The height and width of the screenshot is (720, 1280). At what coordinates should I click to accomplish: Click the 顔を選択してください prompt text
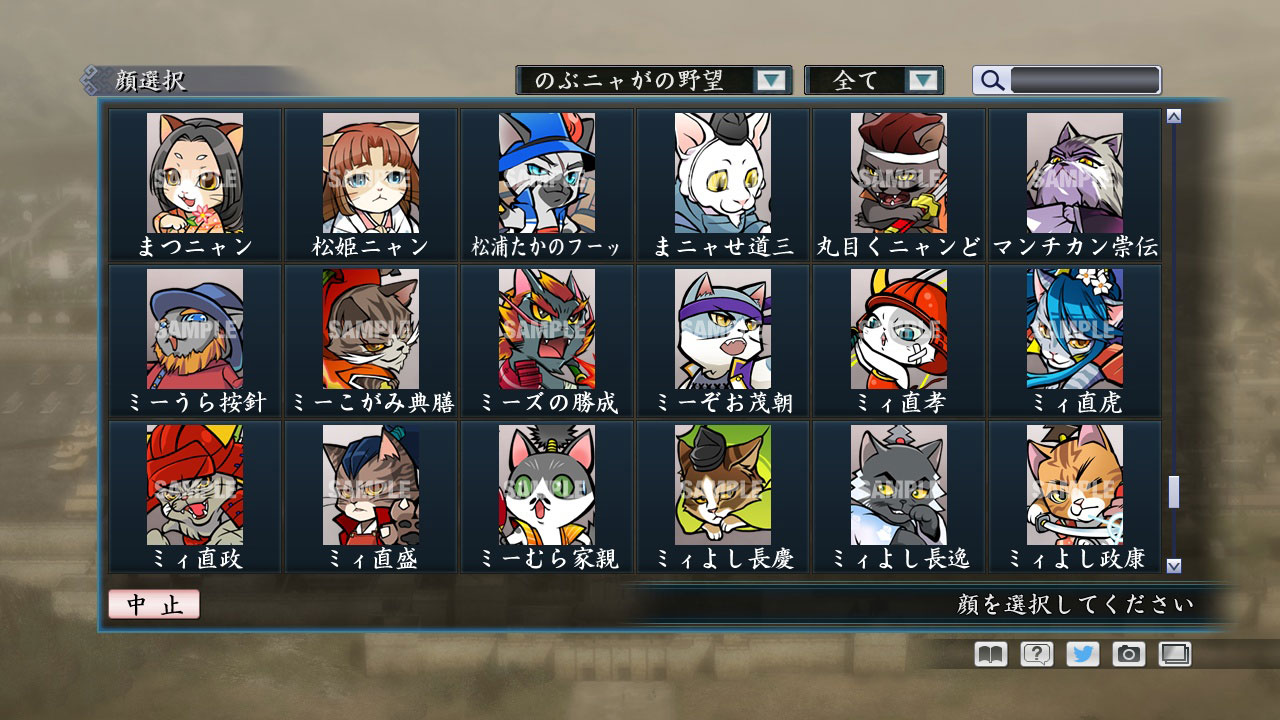coord(1073,604)
